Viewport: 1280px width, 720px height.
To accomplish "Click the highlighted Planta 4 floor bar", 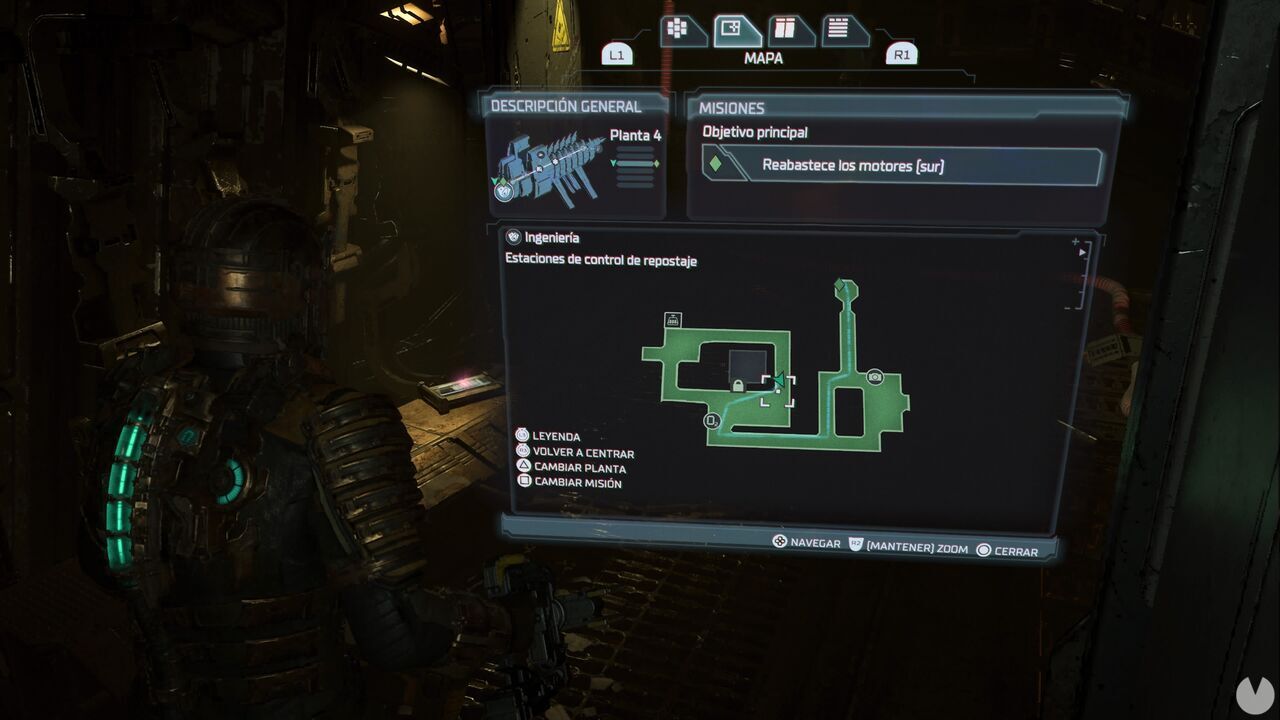I will (x=636, y=163).
